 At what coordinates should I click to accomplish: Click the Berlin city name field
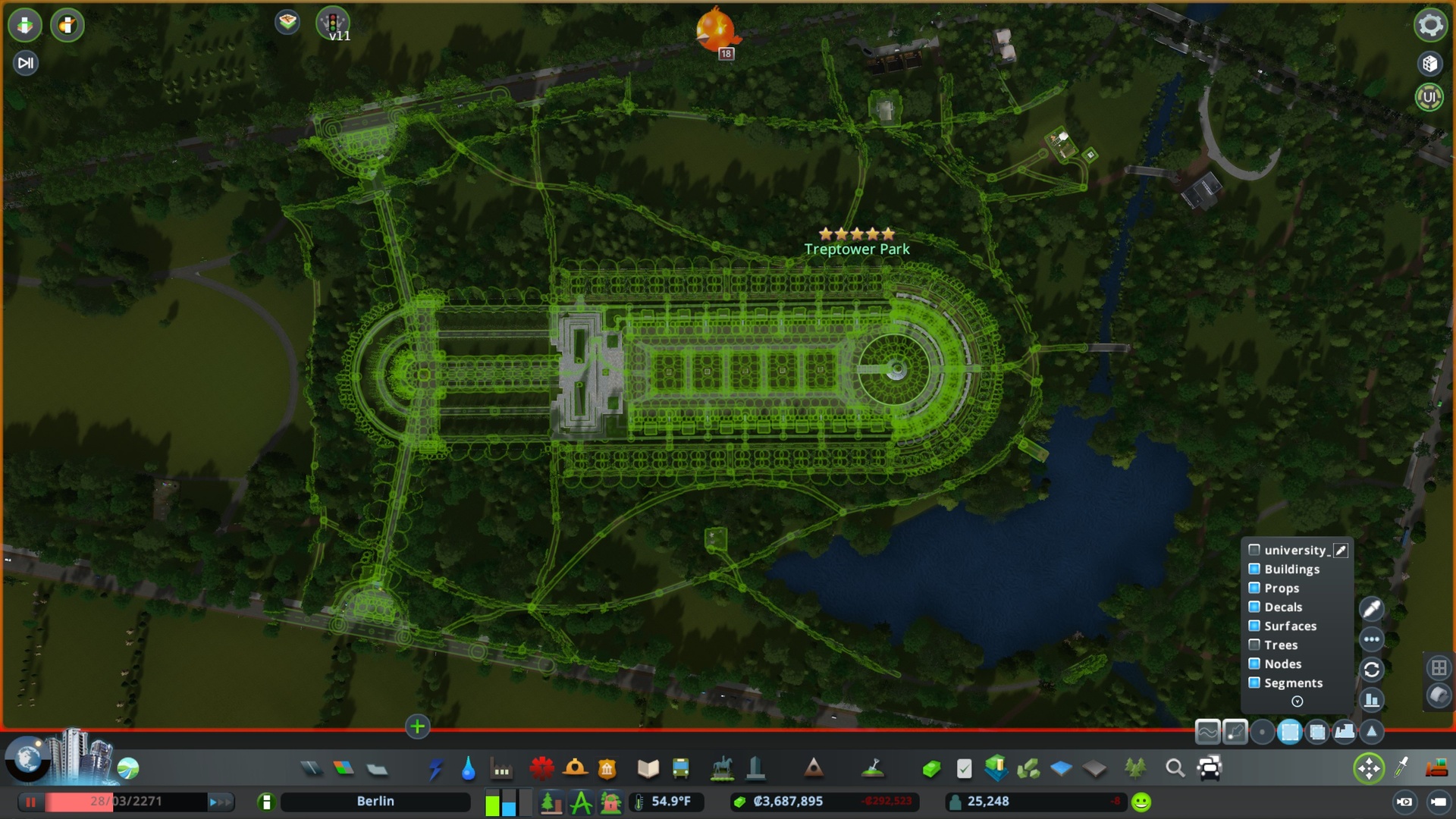[375, 801]
